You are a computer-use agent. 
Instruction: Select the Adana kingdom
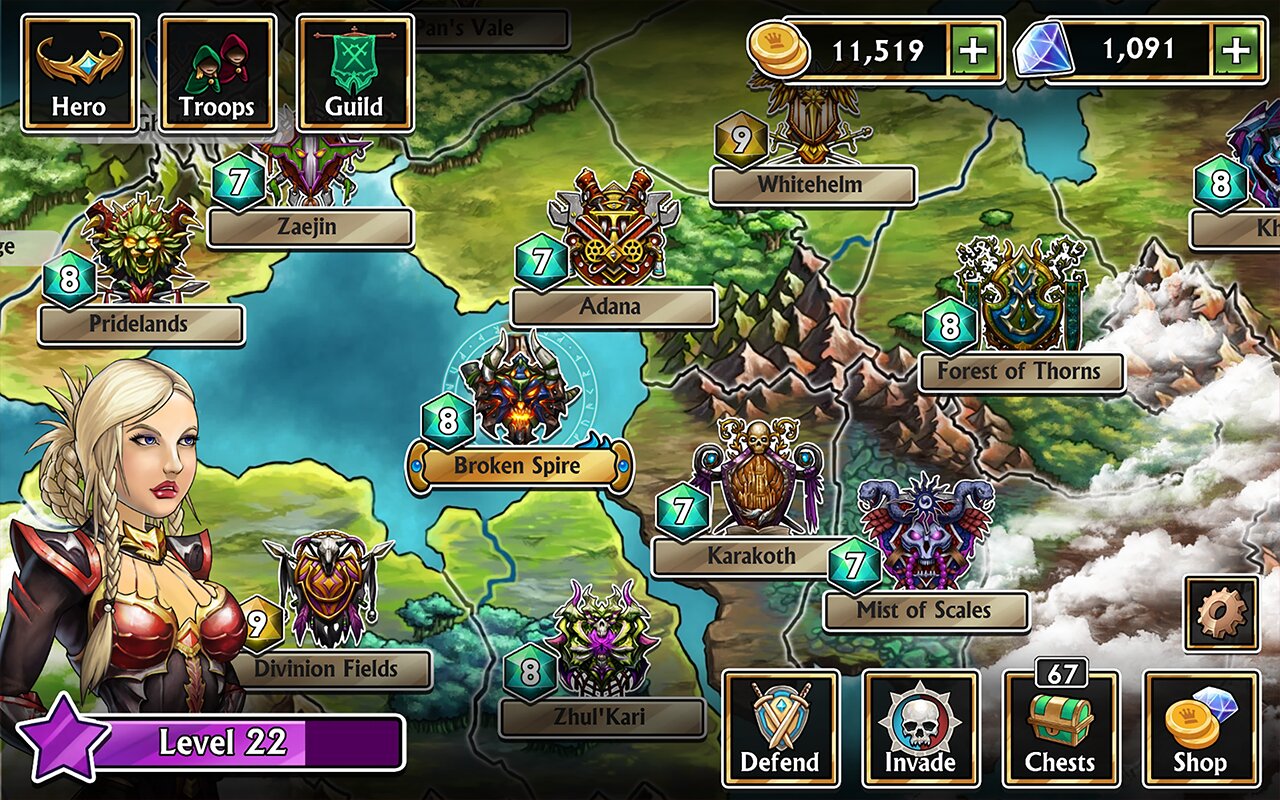[x=612, y=306]
